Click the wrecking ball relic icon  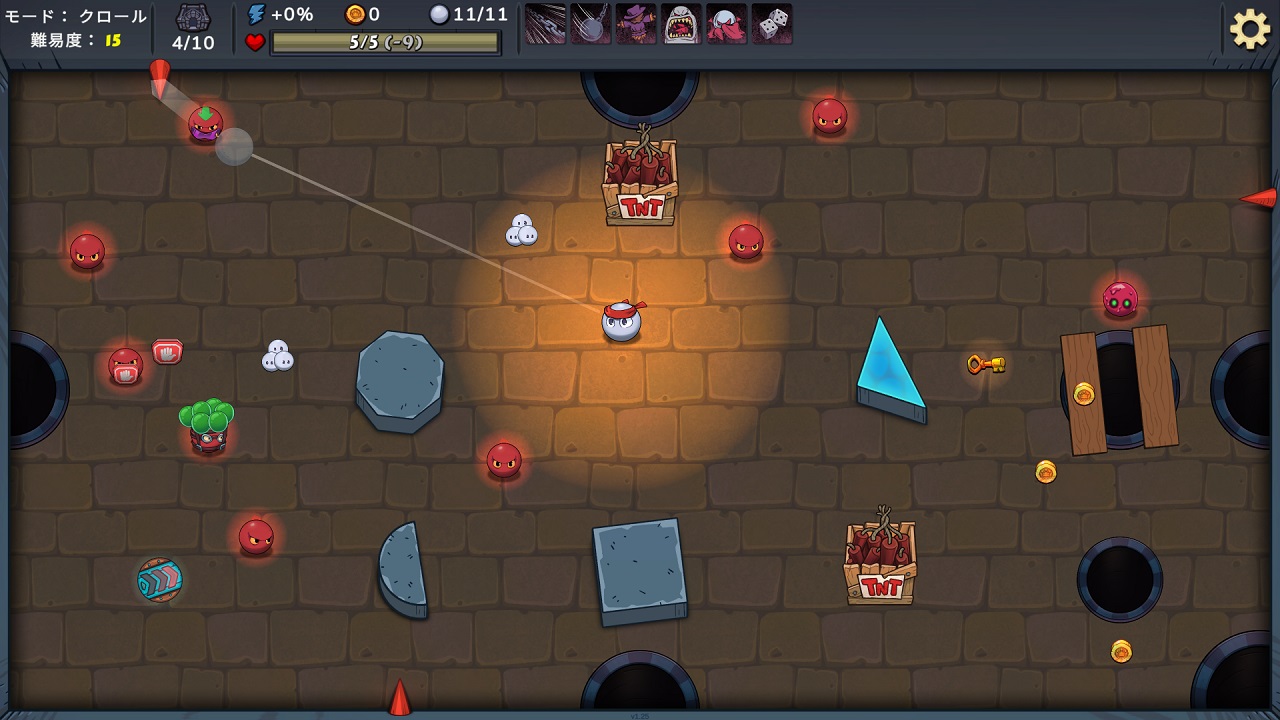tap(590, 24)
